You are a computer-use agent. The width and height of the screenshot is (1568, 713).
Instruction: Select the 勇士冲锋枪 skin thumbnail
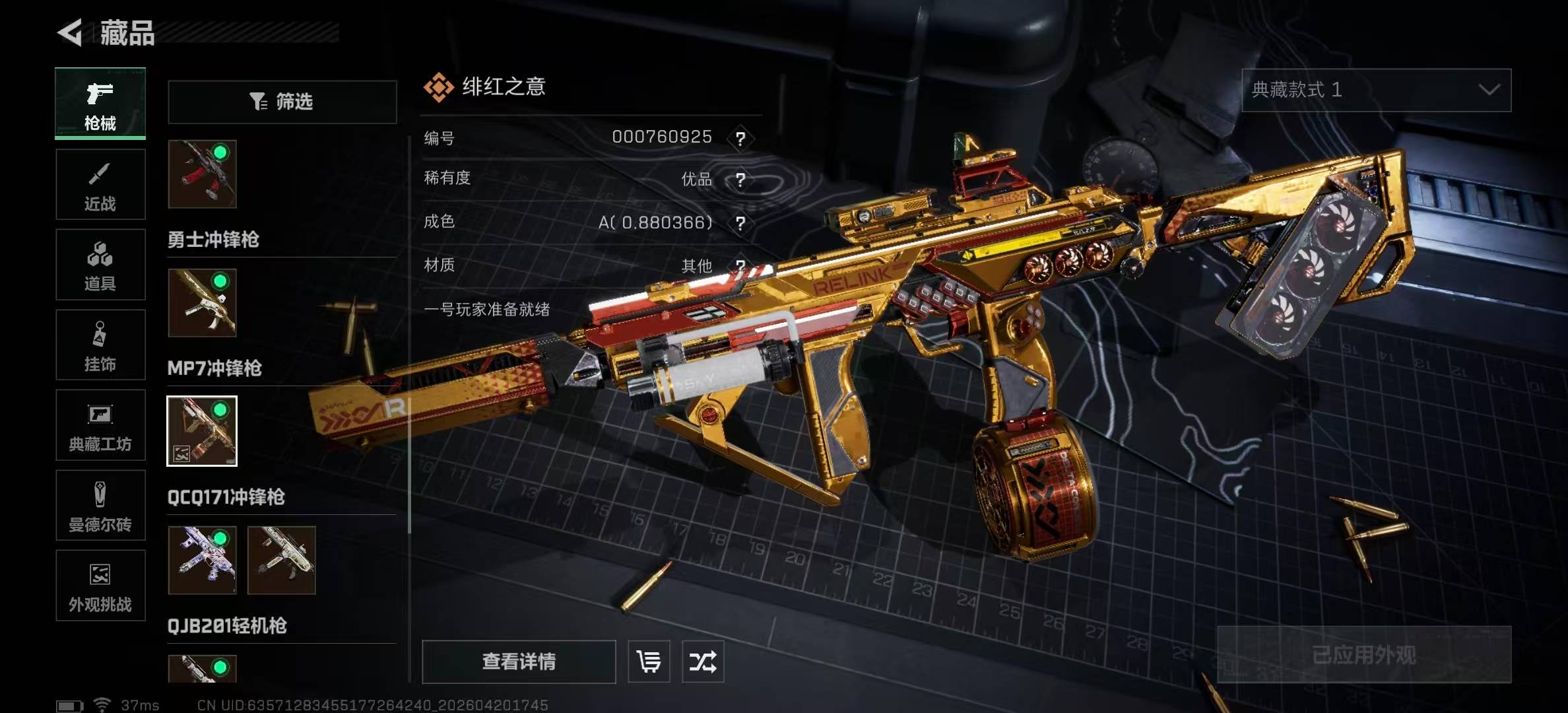pyautogui.click(x=202, y=174)
